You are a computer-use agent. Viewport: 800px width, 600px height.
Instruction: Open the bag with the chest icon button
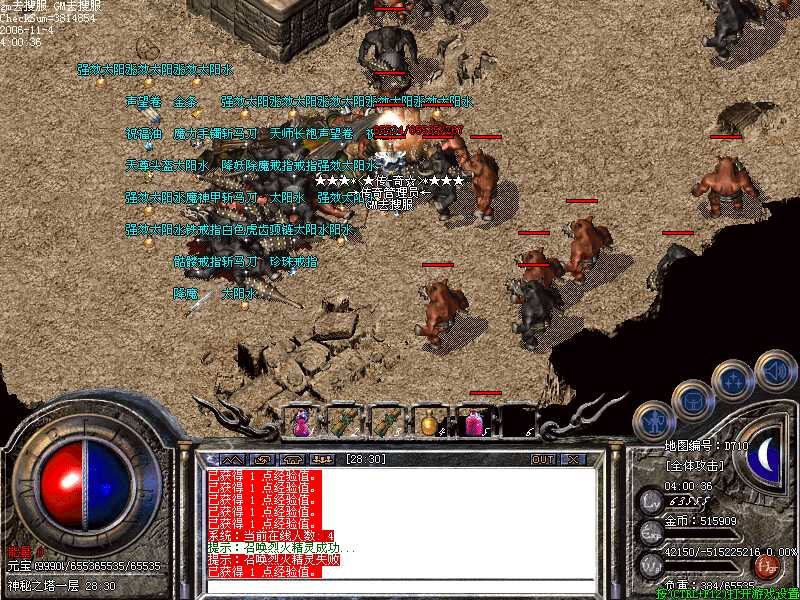(692, 399)
